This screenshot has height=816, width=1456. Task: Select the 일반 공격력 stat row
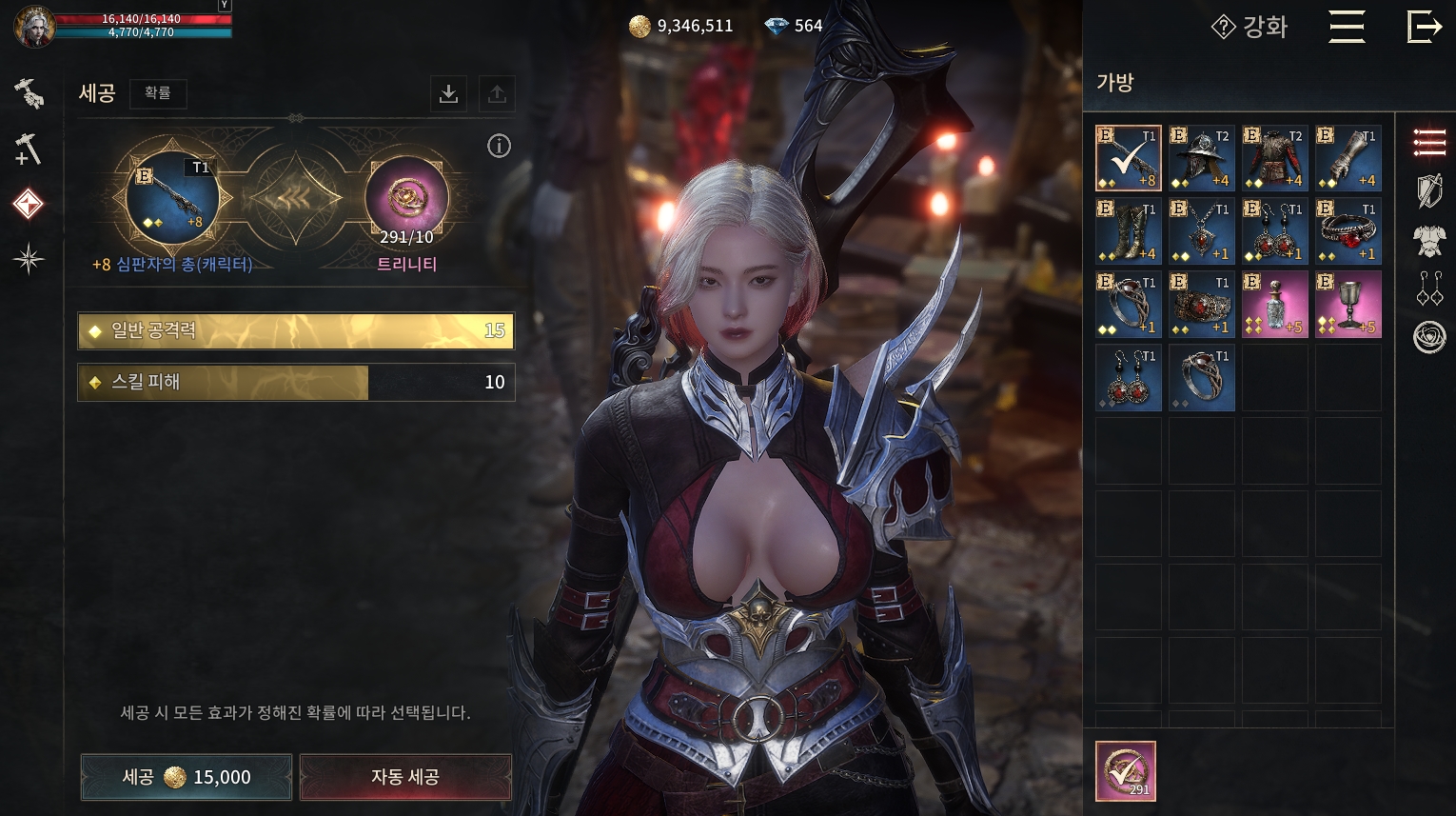pos(296,330)
